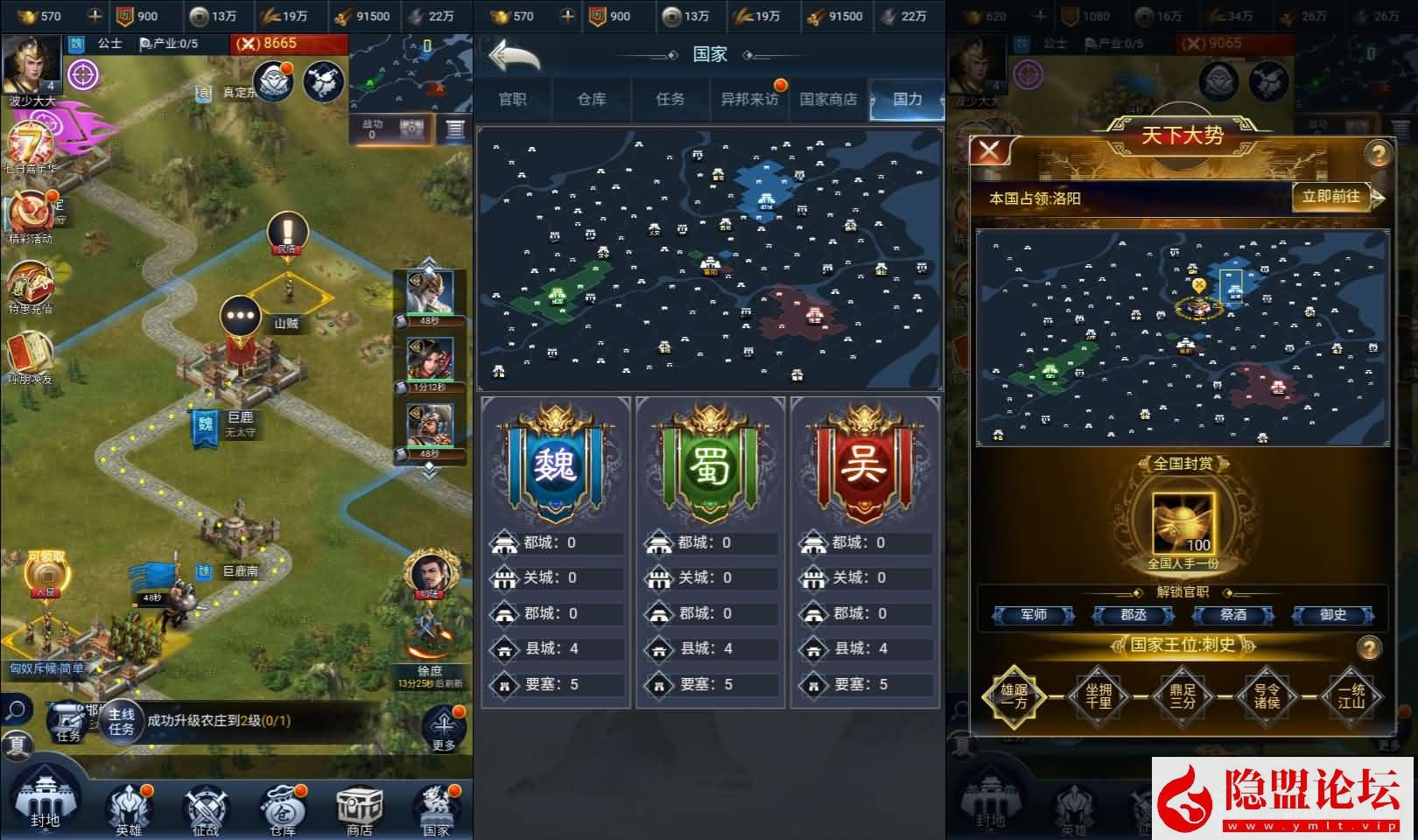Tap the 立即前往 button
This screenshot has width=1418, height=840.
[x=1331, y=197]
